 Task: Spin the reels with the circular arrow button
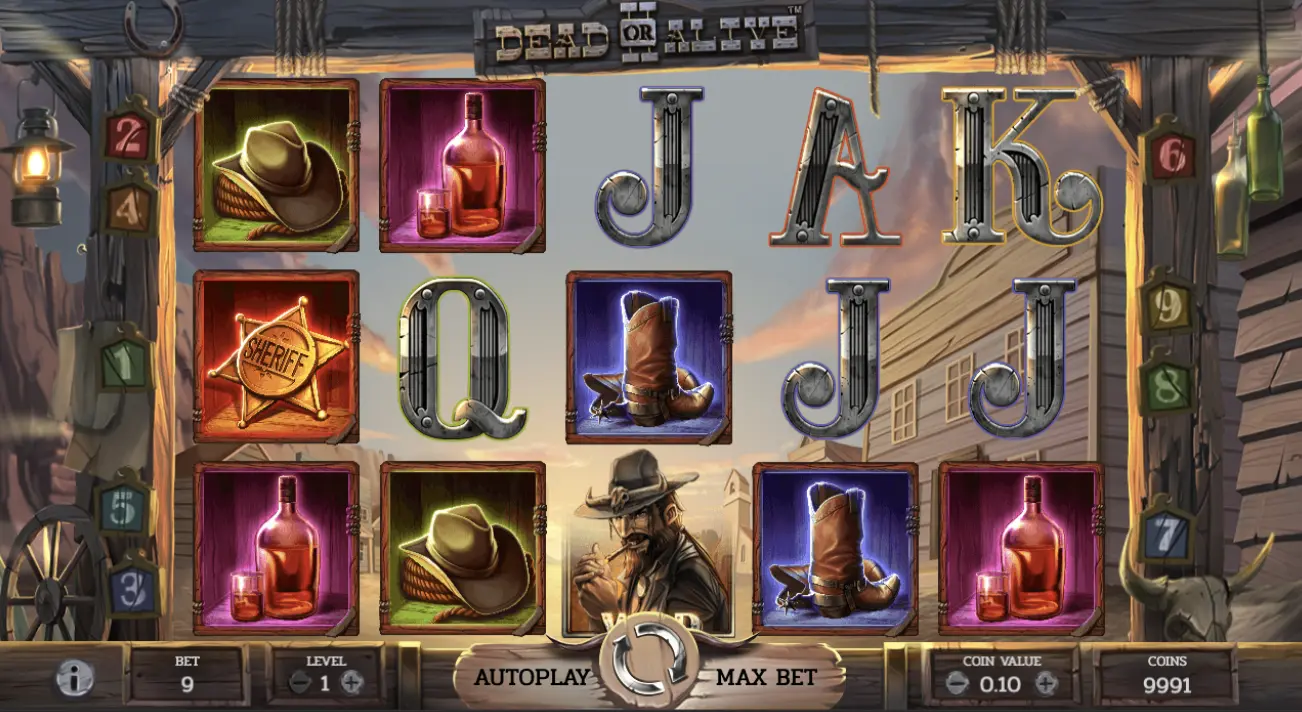pyautogui.click(x=649, y=658)
